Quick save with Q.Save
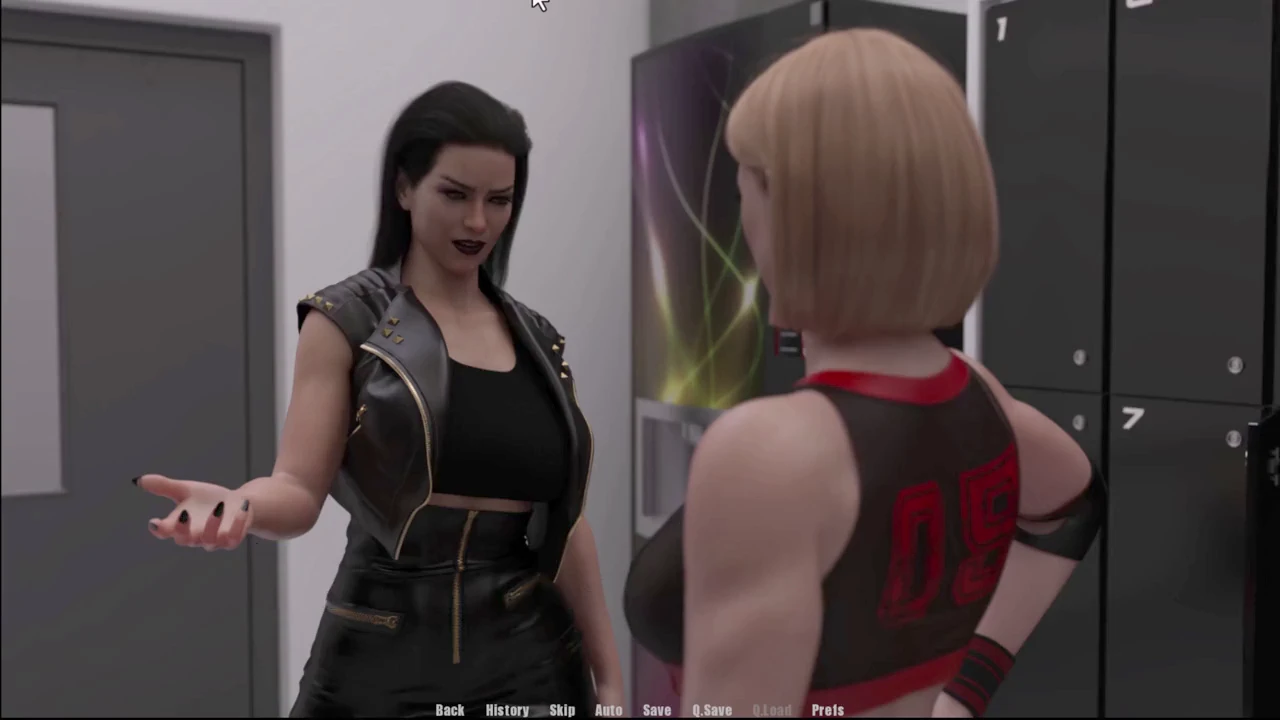The width and height of the screenshot is (1280, 720). point(712,710)
